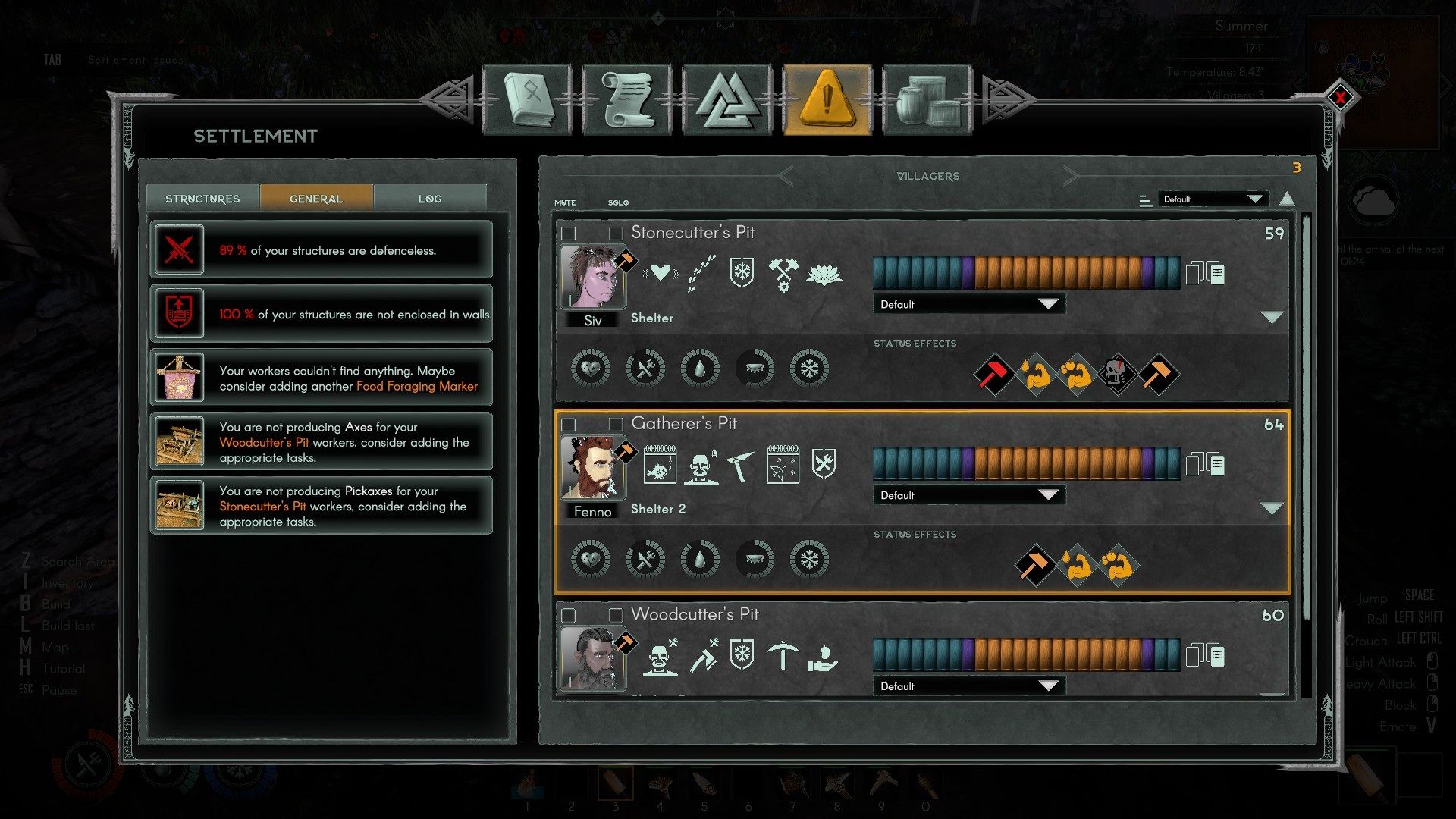Expand Fenno's villager details arrow
The width and height of the screenshot is (1456, 819).
(x=1271, y=508)
